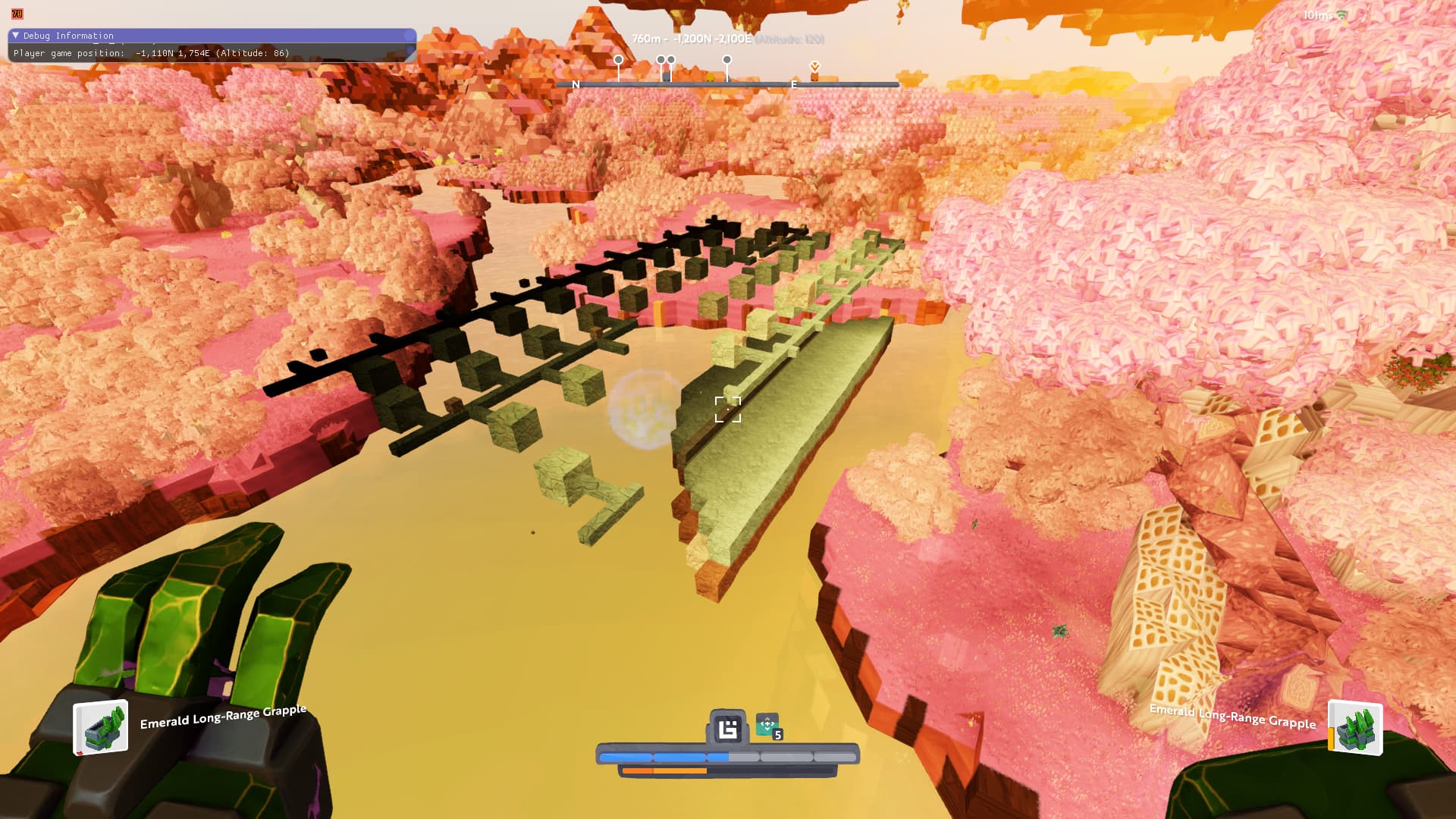Click the green connection signal icon

(1342, 15)
